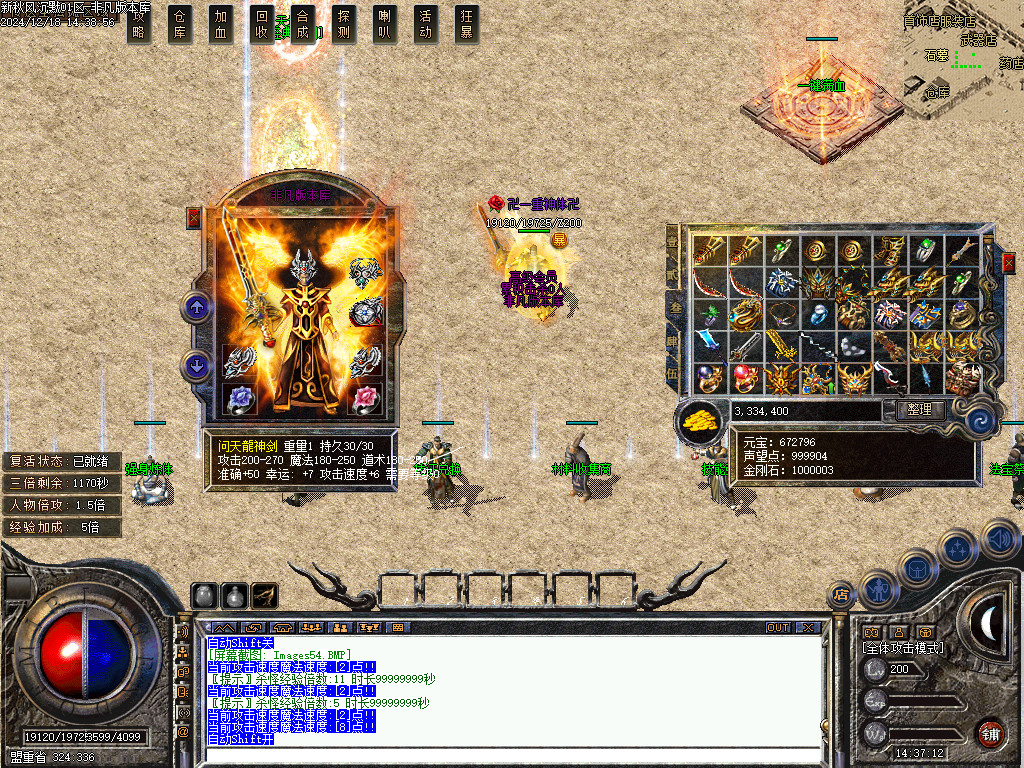Click the 探测 detect button
The height and width of the screenshot is (768, 1024).
point(344,24)
